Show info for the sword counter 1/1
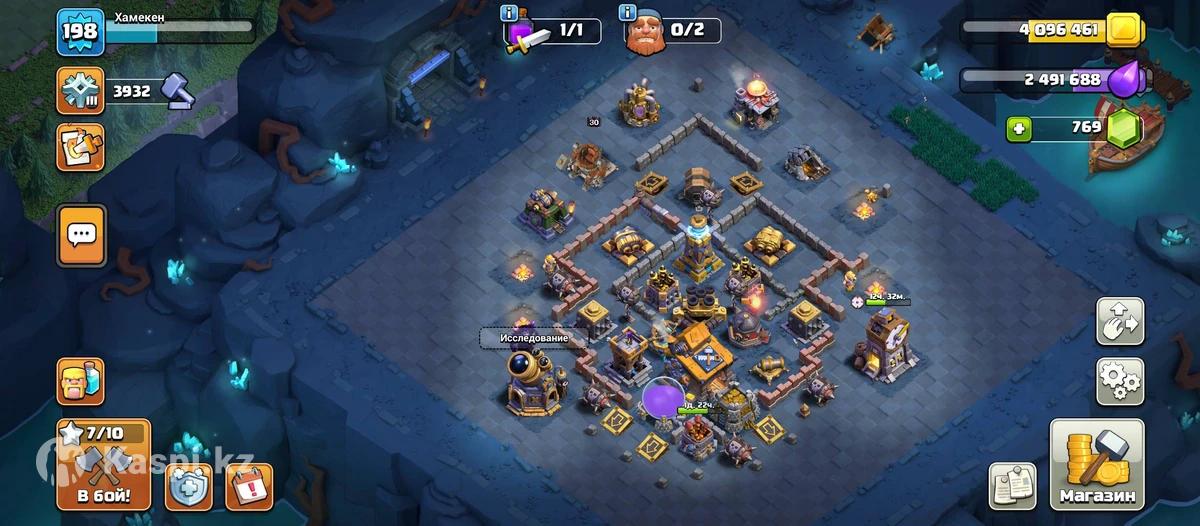The height and width of the screenshot is (526, 1200). [x=508, y=13]
